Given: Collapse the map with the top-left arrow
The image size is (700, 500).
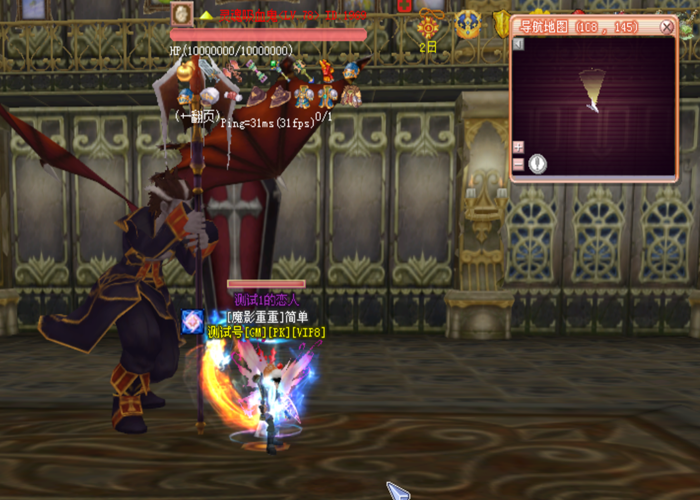Looking at the screenshot, I should 518,45.
